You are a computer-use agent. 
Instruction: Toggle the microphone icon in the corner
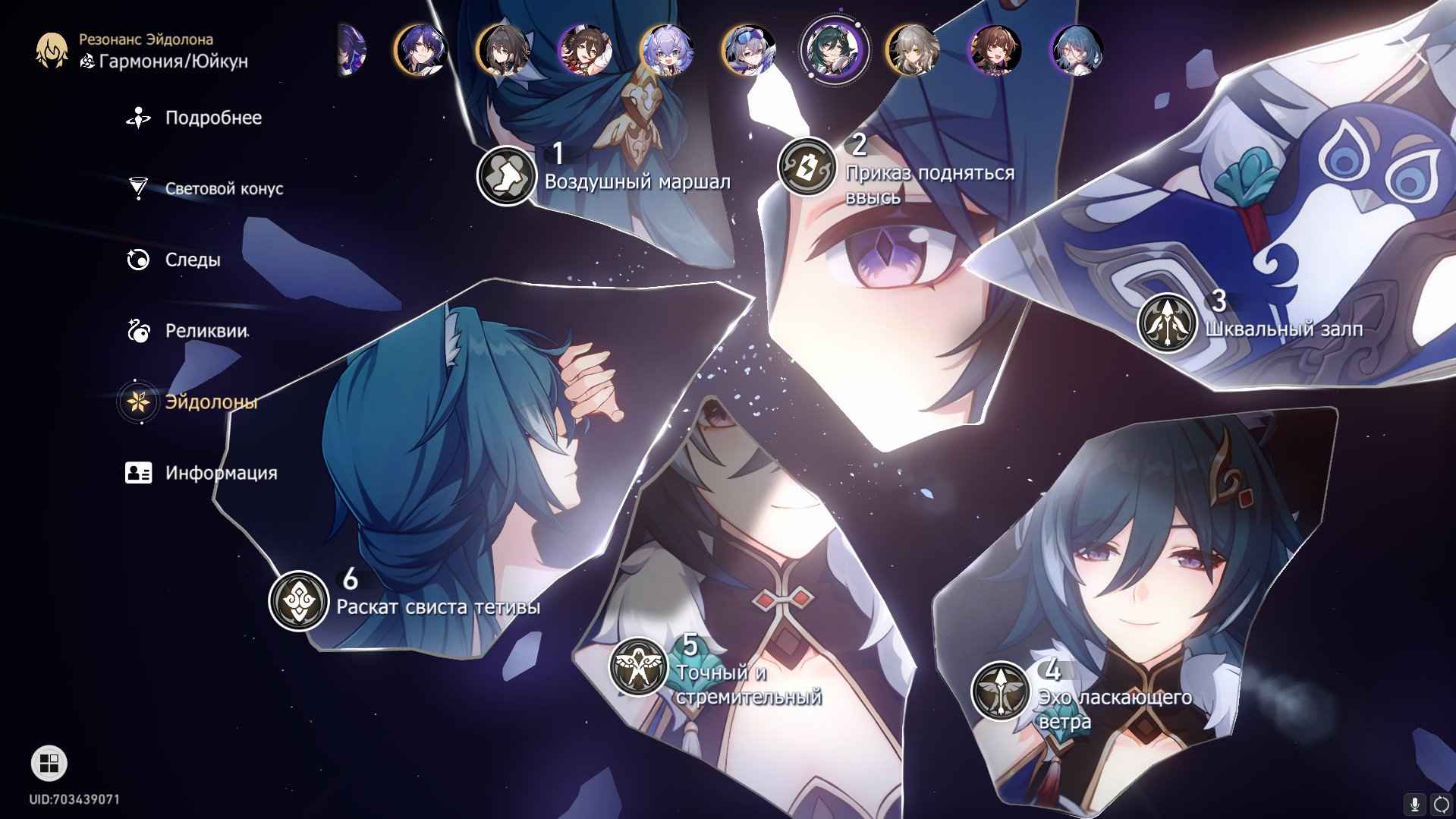1414,804
